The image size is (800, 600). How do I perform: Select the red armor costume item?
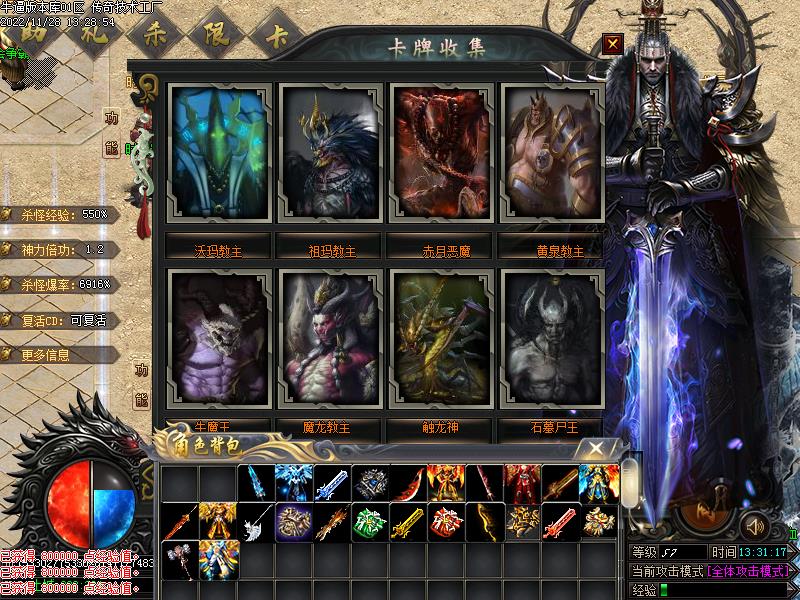521,484
